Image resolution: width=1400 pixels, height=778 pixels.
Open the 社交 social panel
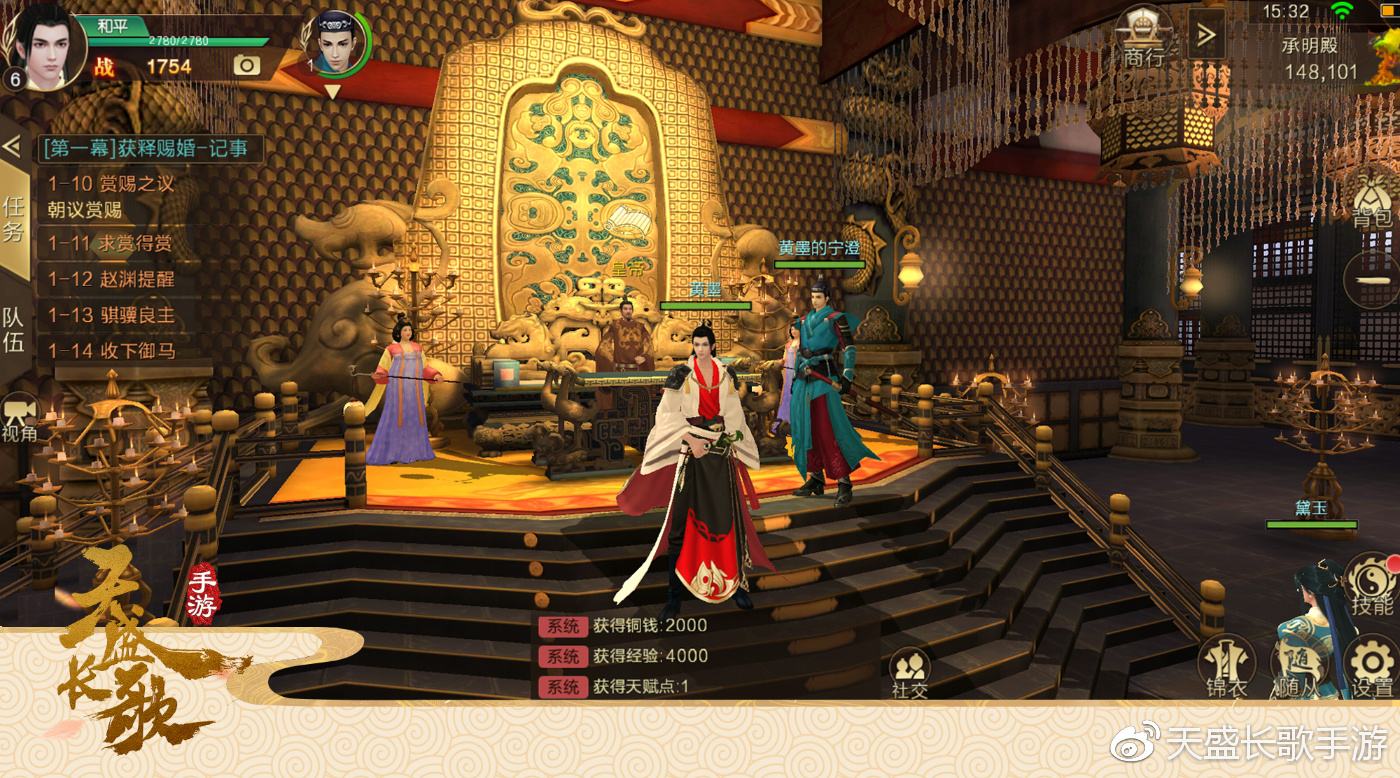tap(910, 671)
